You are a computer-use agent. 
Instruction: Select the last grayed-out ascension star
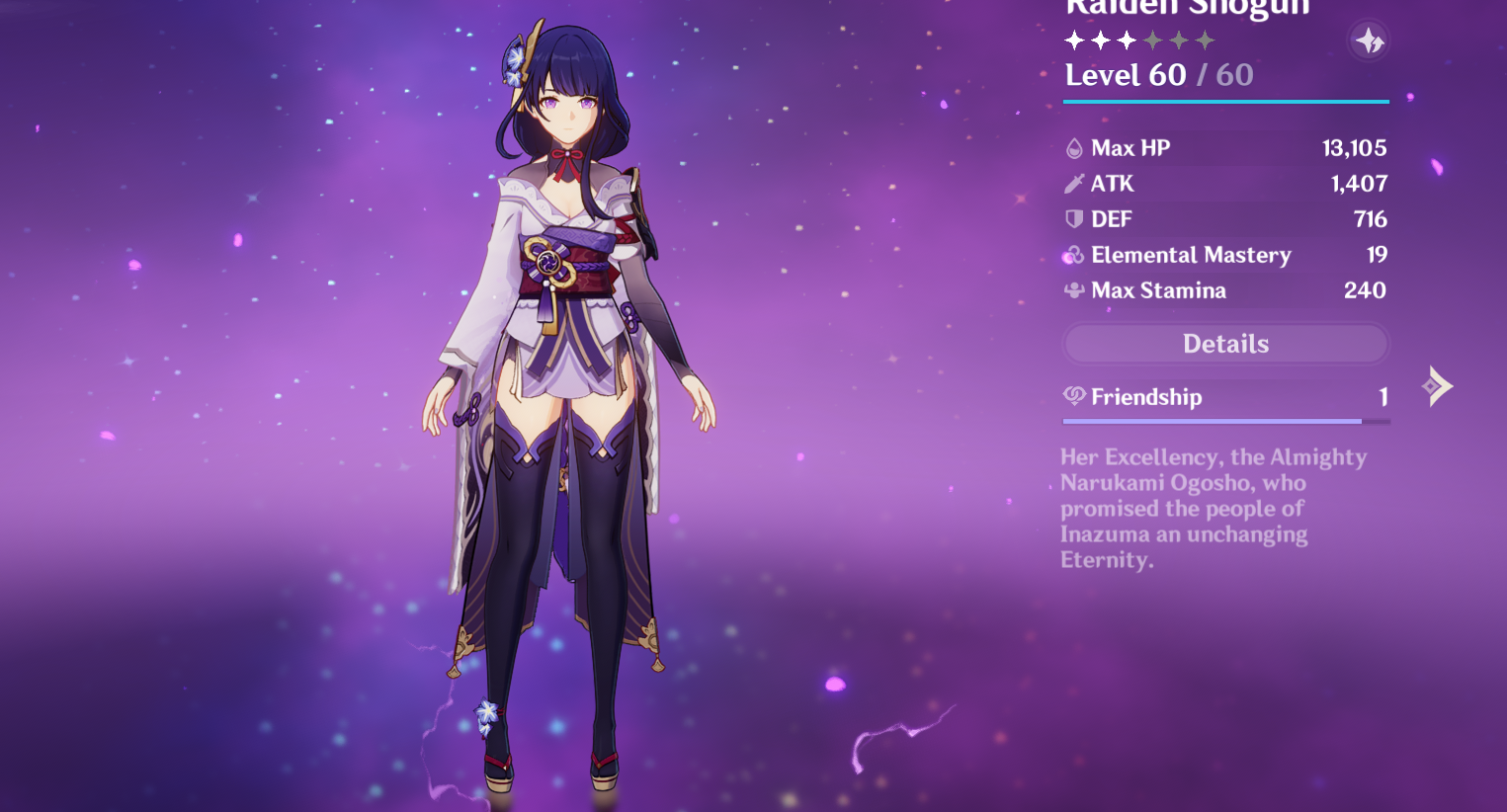pyautogui.click(x=1203, y=41)
